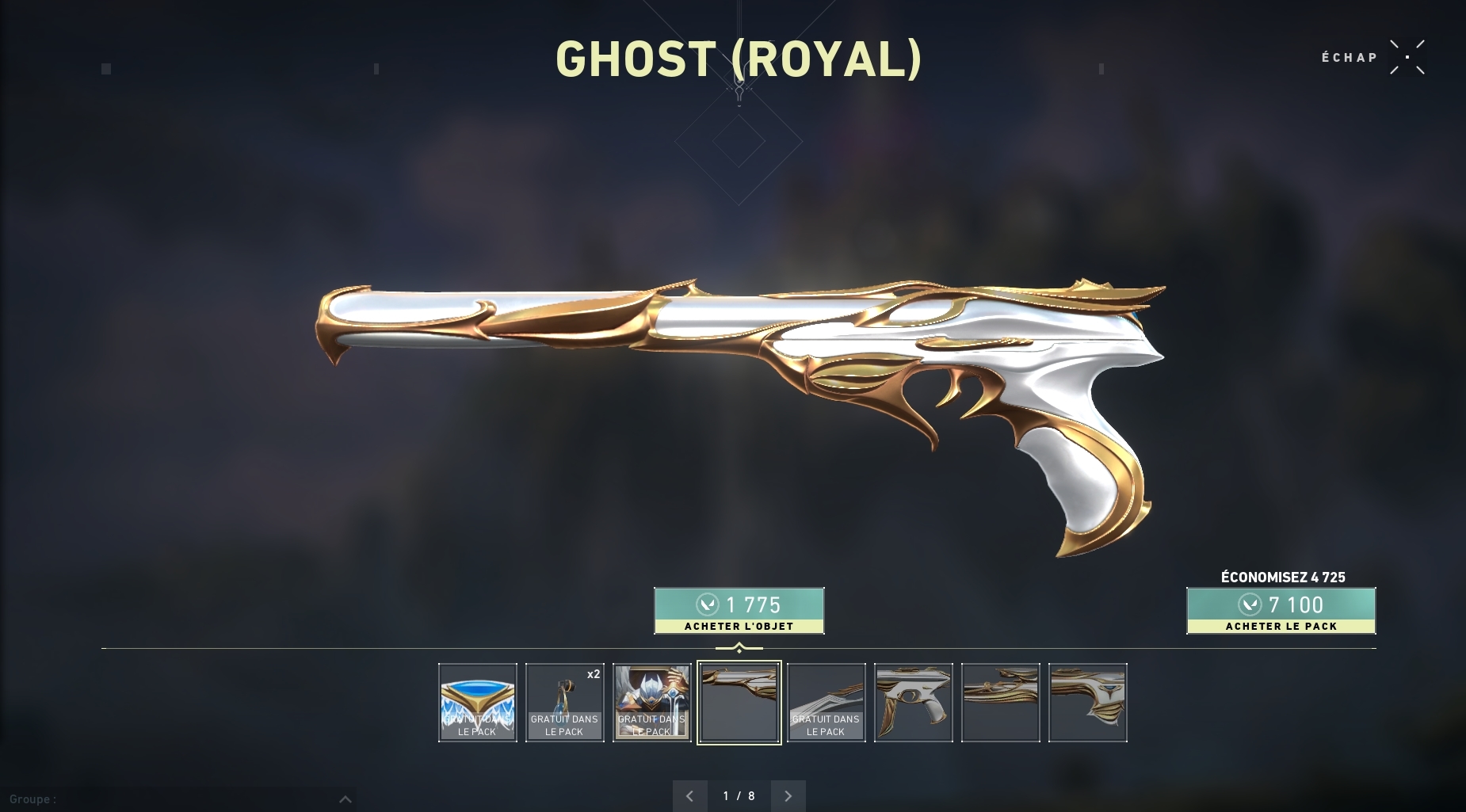Image resolution: width=1466 pixels, height=812 pixels.
Task: Select the highlighted Ghost pistol thumbnail
Action: point(739,703)
